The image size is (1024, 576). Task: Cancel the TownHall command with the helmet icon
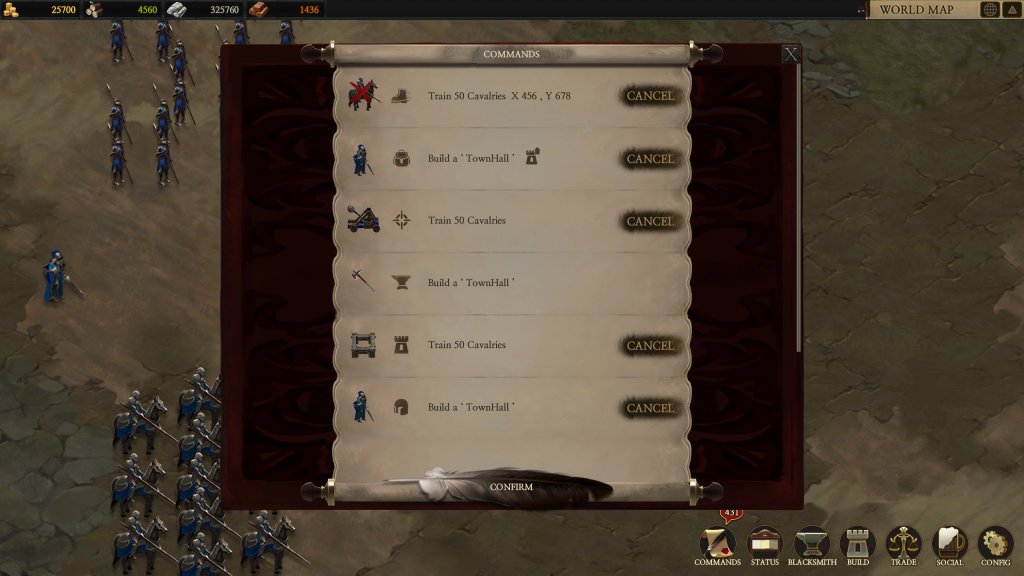pyautogui.click(x=650, y=408)
